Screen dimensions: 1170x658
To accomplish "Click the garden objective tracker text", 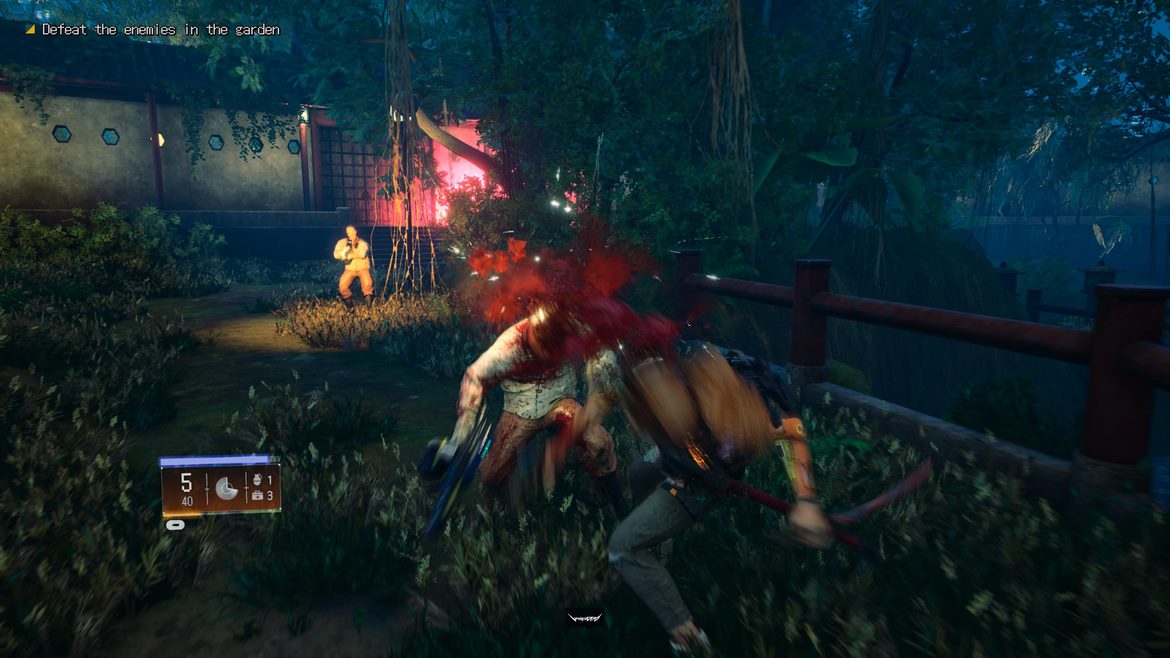I will tap(159, 30).
